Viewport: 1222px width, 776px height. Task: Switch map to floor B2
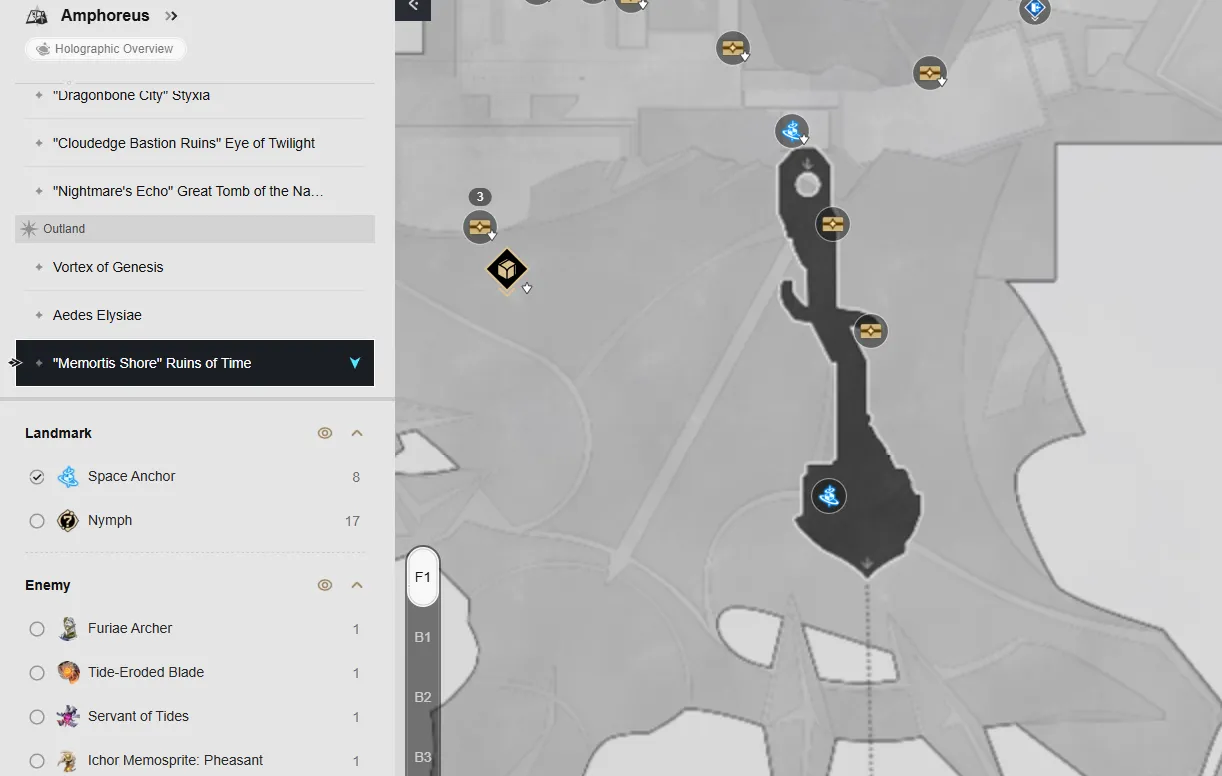(423, 697)
